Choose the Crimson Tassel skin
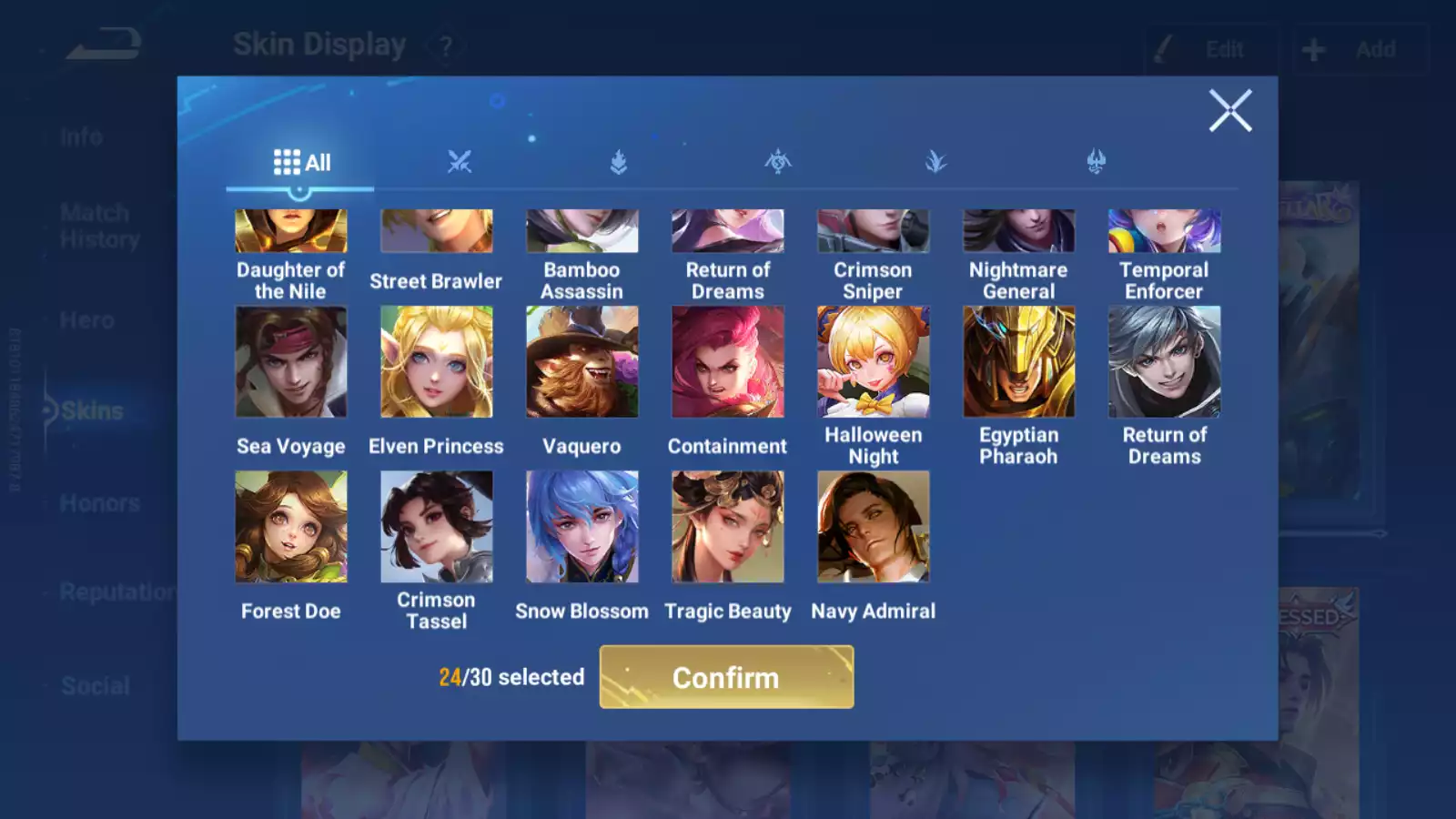 tap(436, 527)
